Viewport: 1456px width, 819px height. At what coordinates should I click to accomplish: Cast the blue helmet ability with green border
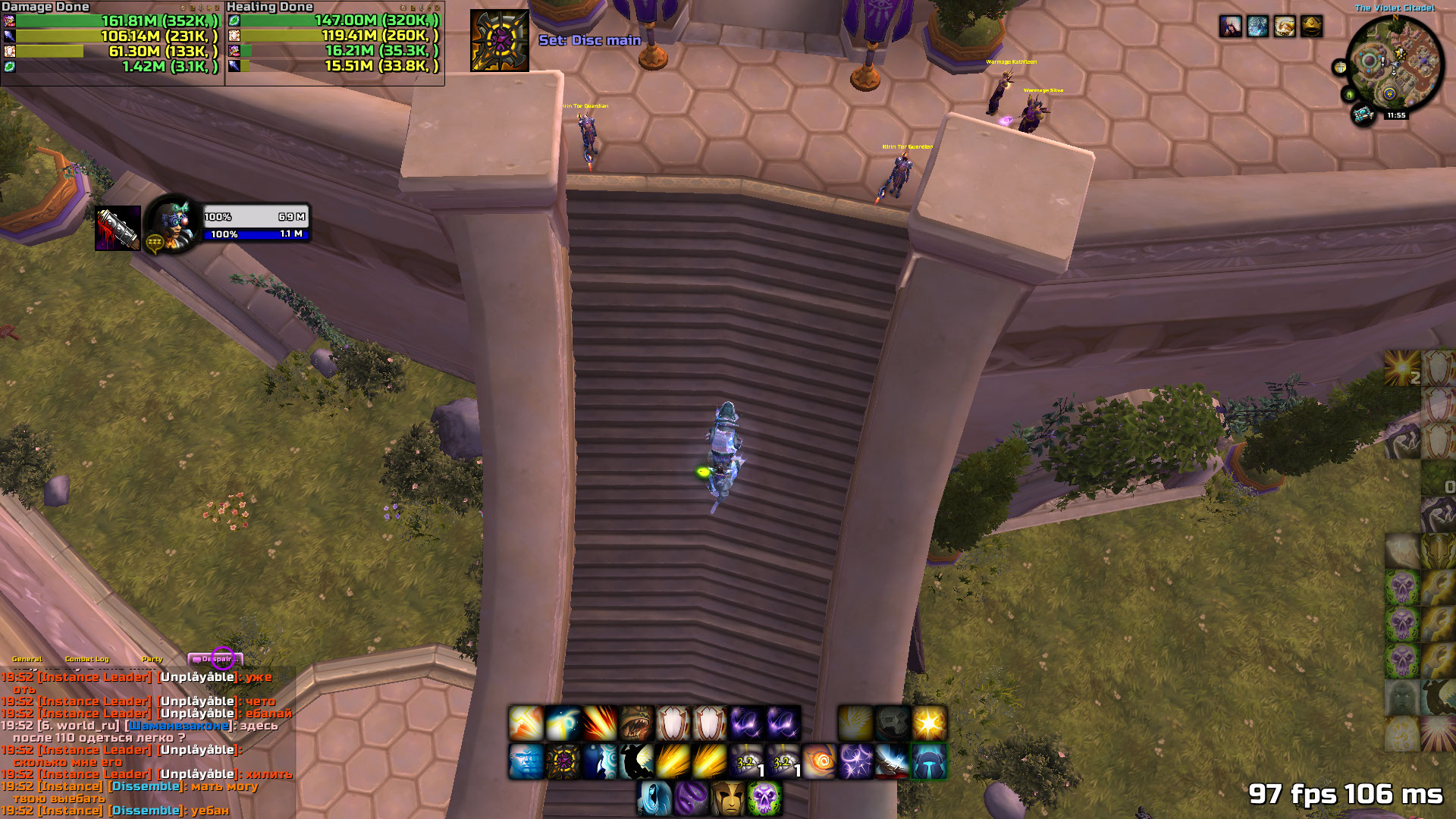tap(929, 761)
